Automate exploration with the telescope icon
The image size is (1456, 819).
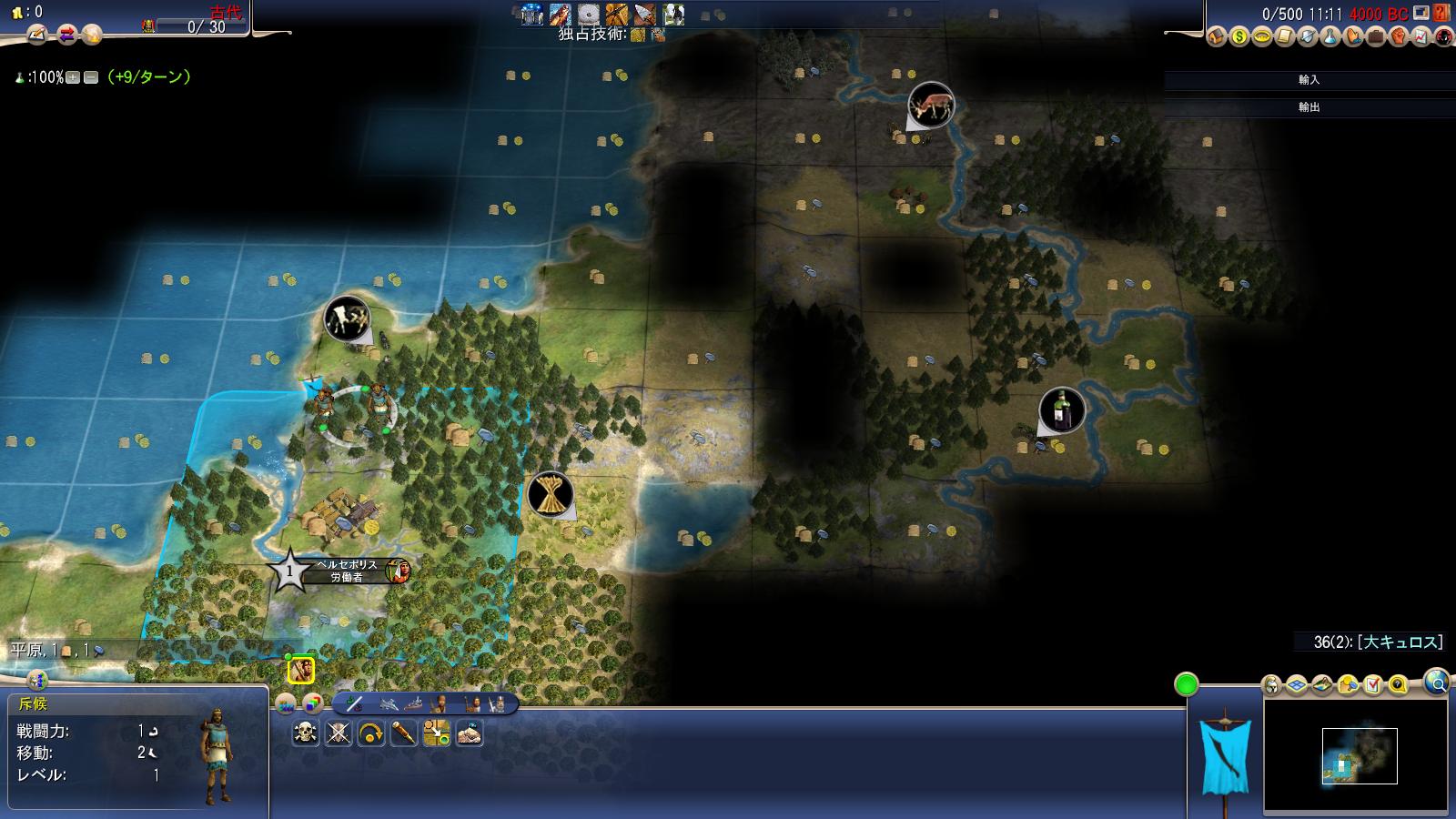403,732
